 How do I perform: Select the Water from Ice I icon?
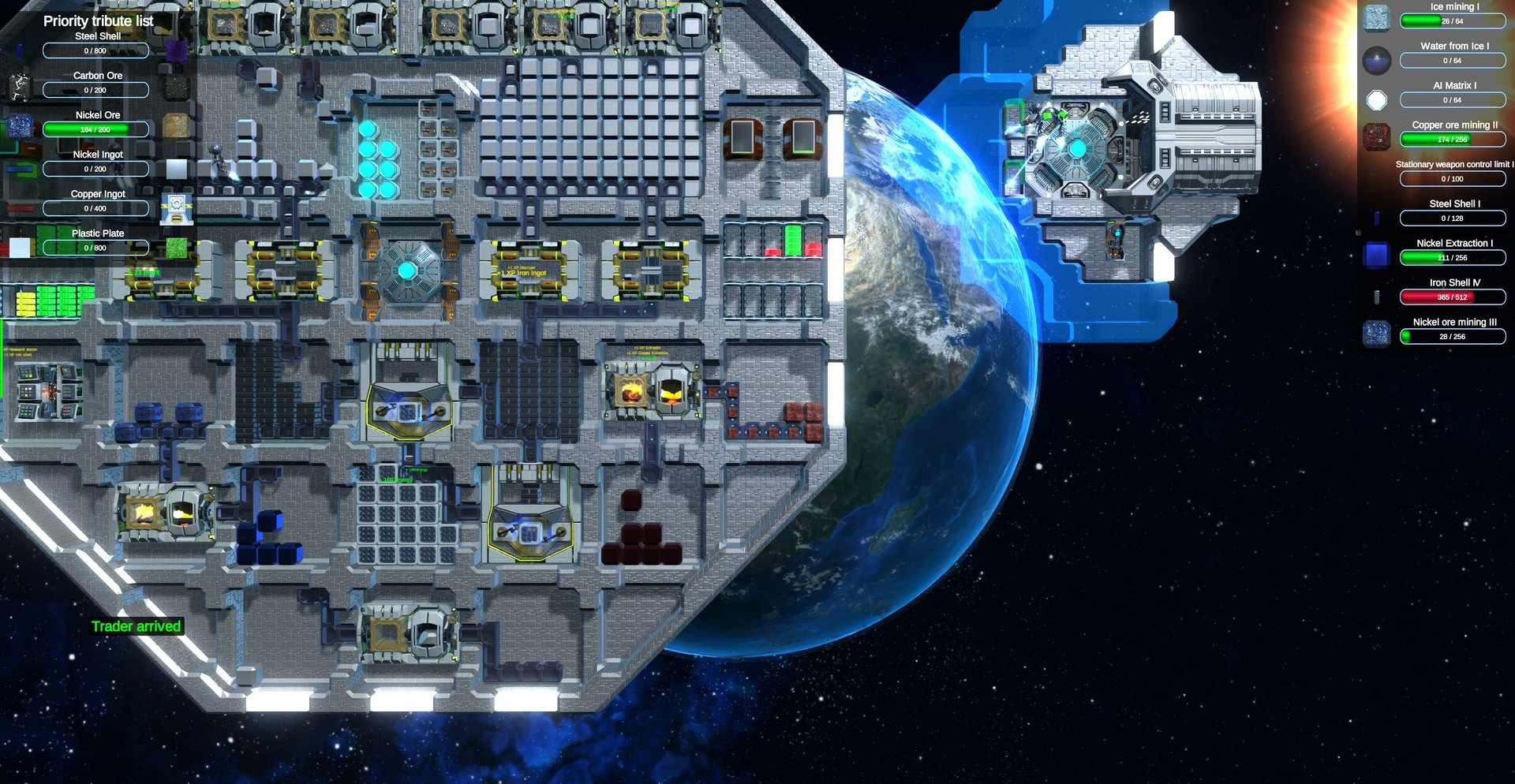(x=1377, y=60)
